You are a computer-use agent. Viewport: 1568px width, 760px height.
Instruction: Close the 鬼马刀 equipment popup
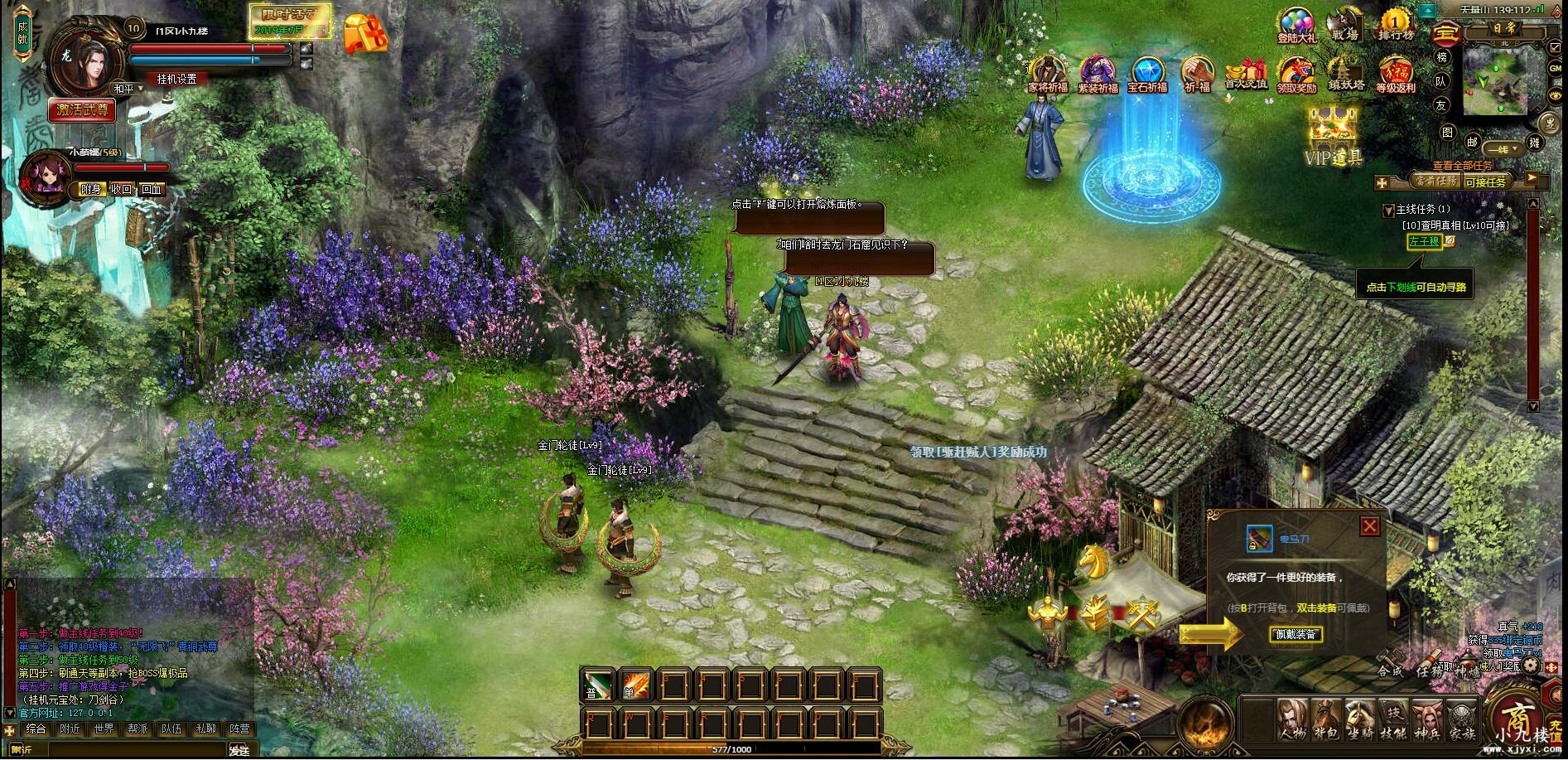click(x=1369, y=526)
